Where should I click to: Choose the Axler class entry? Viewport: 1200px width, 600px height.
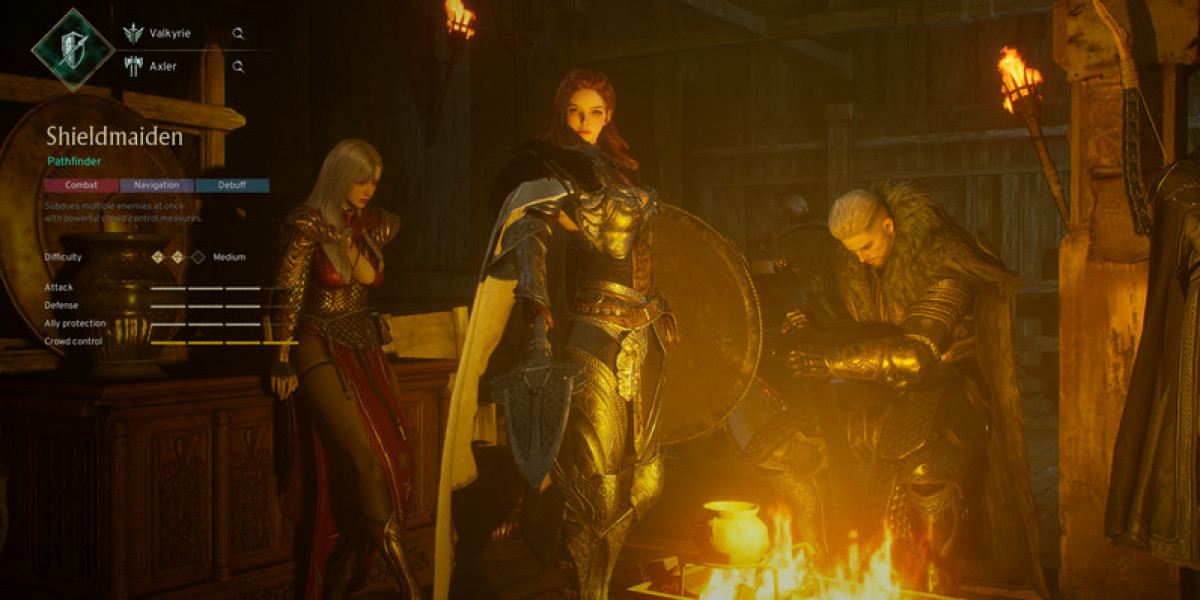click(x=162, y=66)
